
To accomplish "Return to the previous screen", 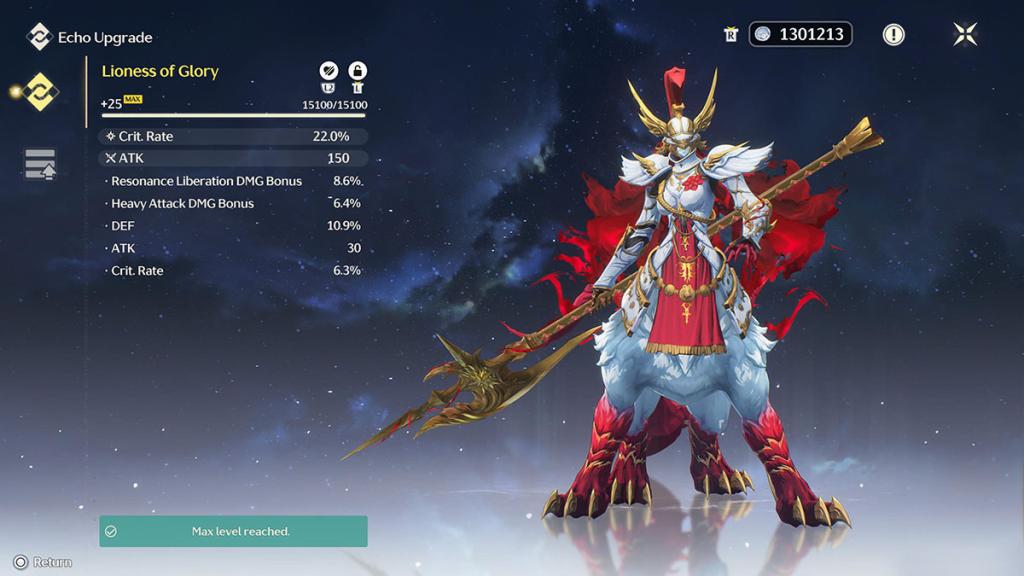I will [43, 562].
